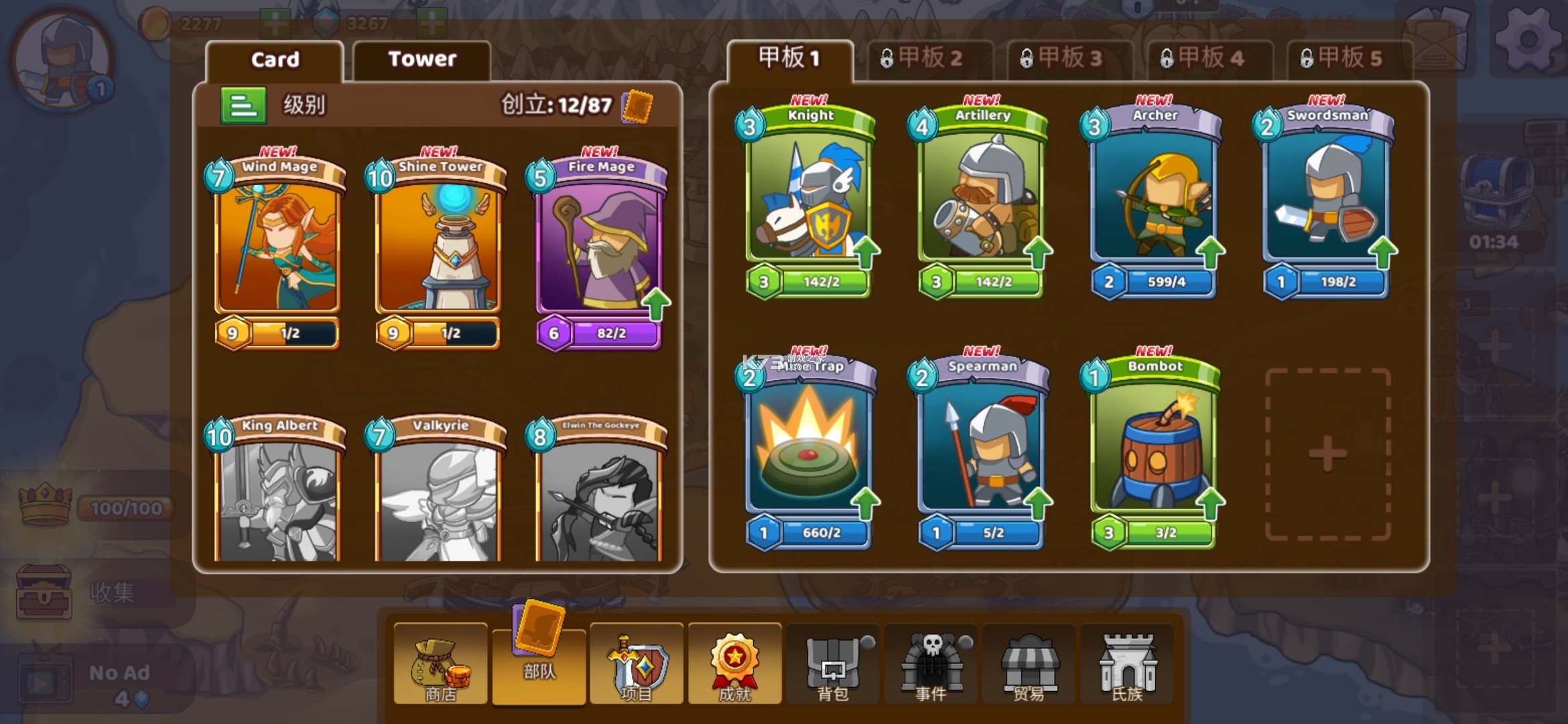Open the gear settings icon
Screen dimensions: 1568x724
point(1528,40)
